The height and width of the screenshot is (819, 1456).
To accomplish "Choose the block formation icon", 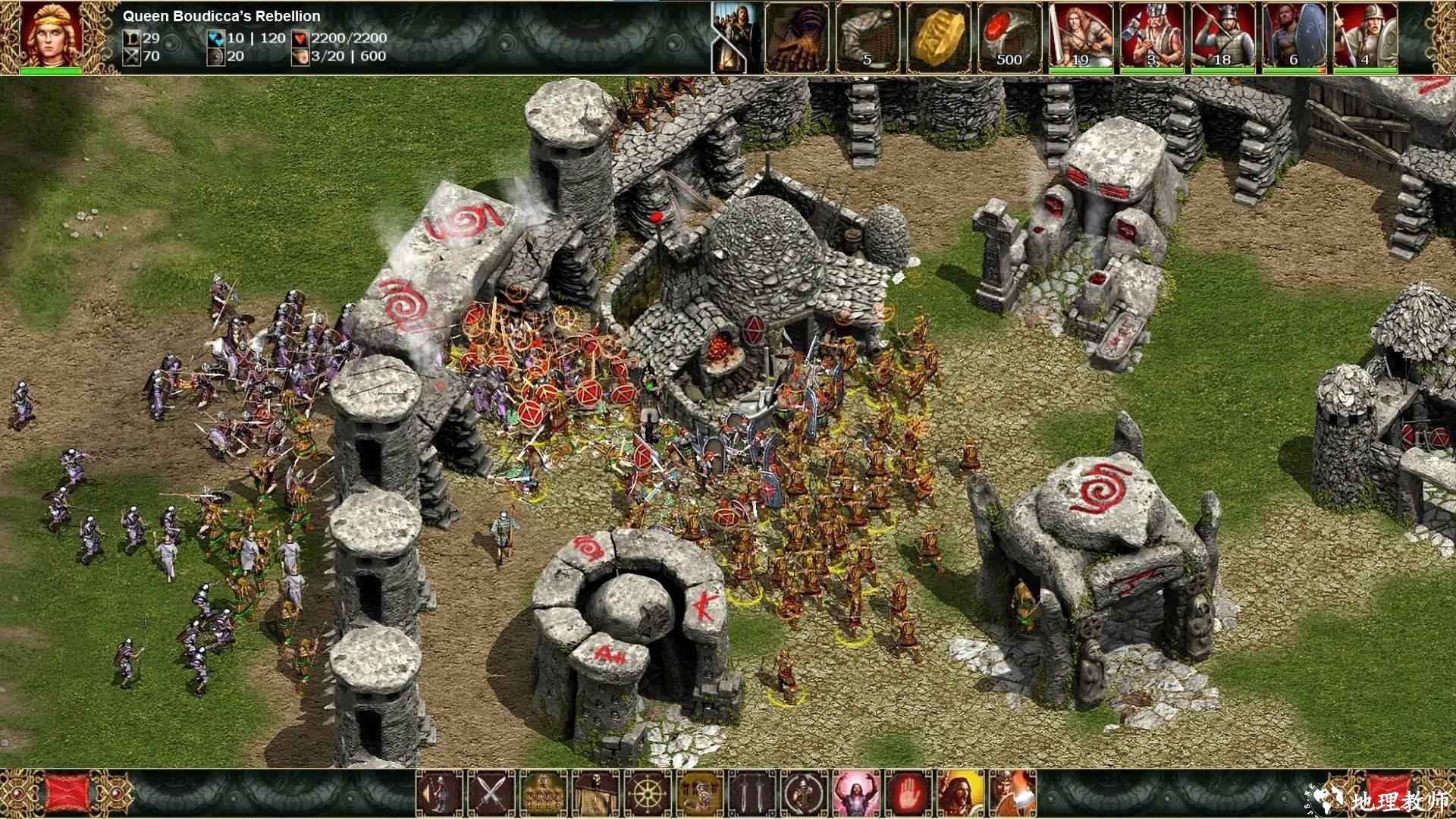I will [x=543, y=793].
